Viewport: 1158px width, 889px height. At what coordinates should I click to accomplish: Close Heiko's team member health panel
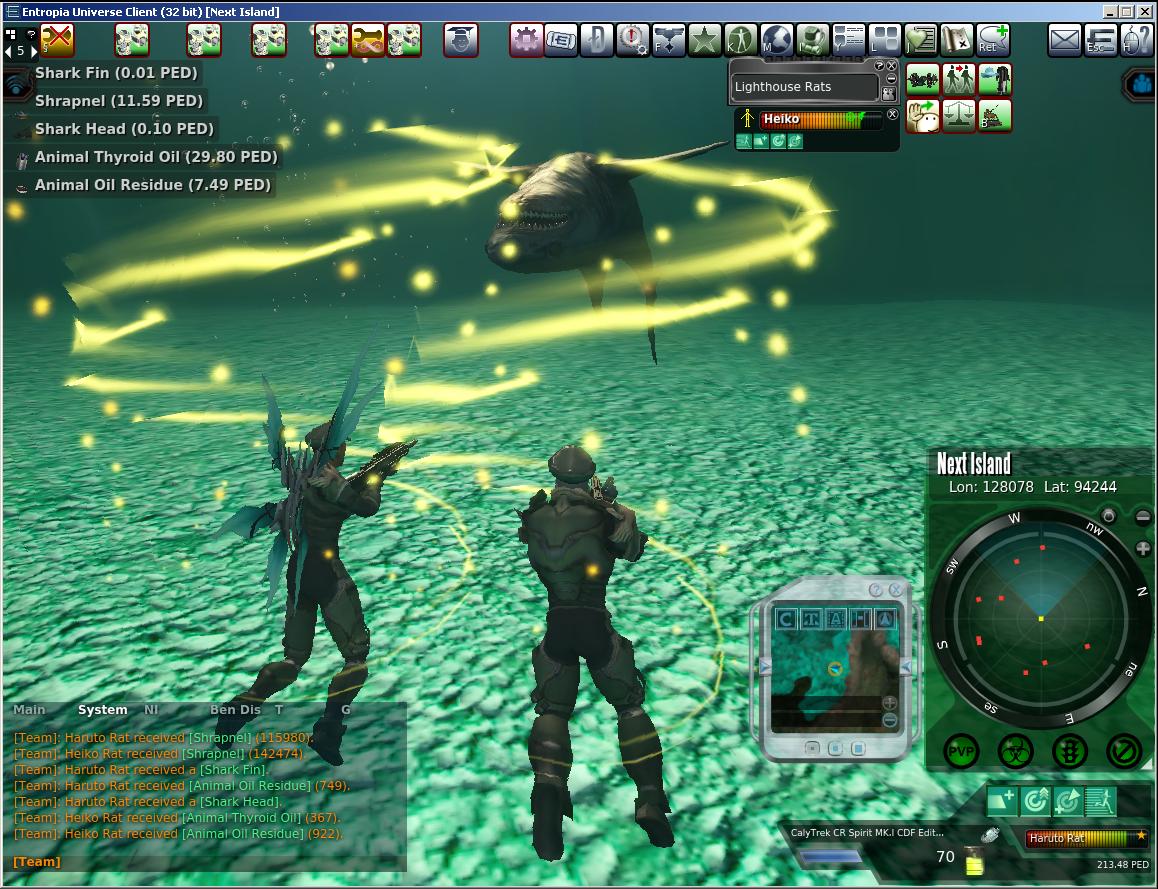(x=893, y=115)
